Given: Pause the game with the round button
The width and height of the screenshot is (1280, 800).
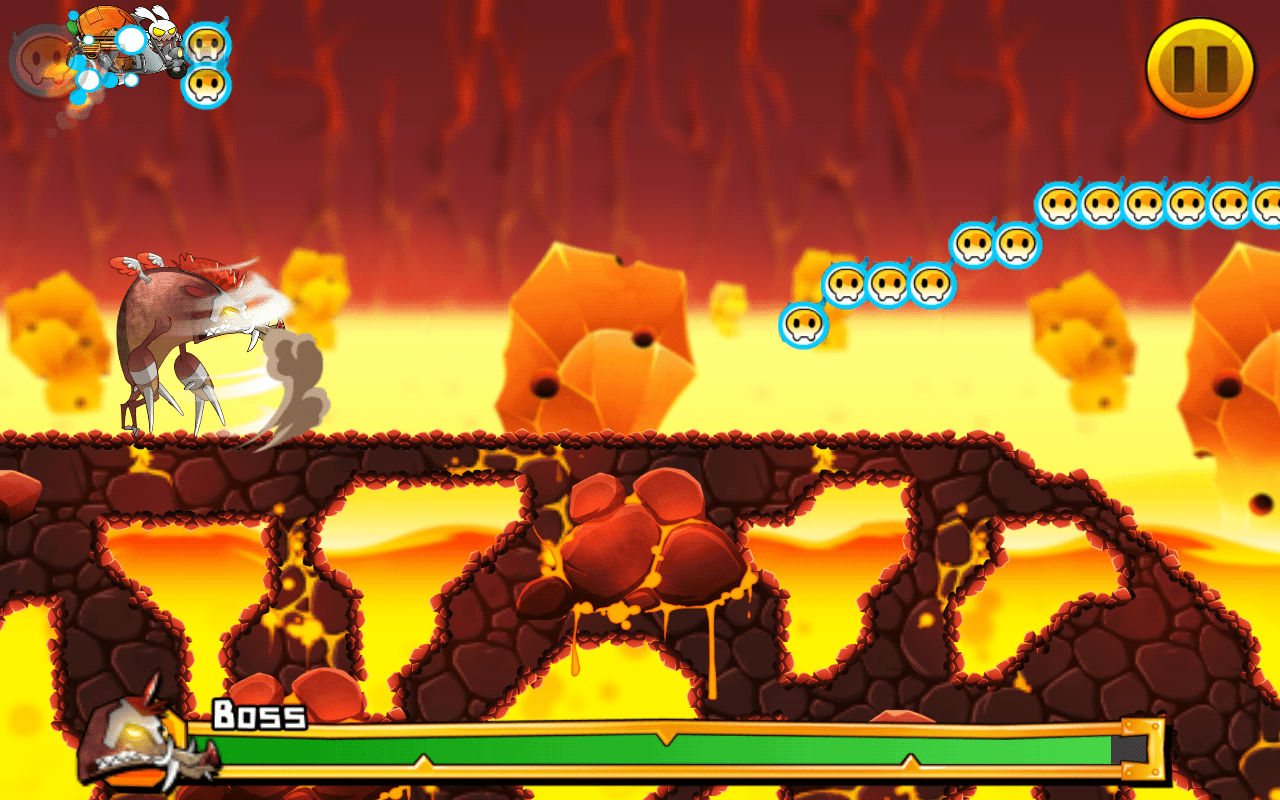Looking at the screenshot, I should click(x=1200, y=68).
